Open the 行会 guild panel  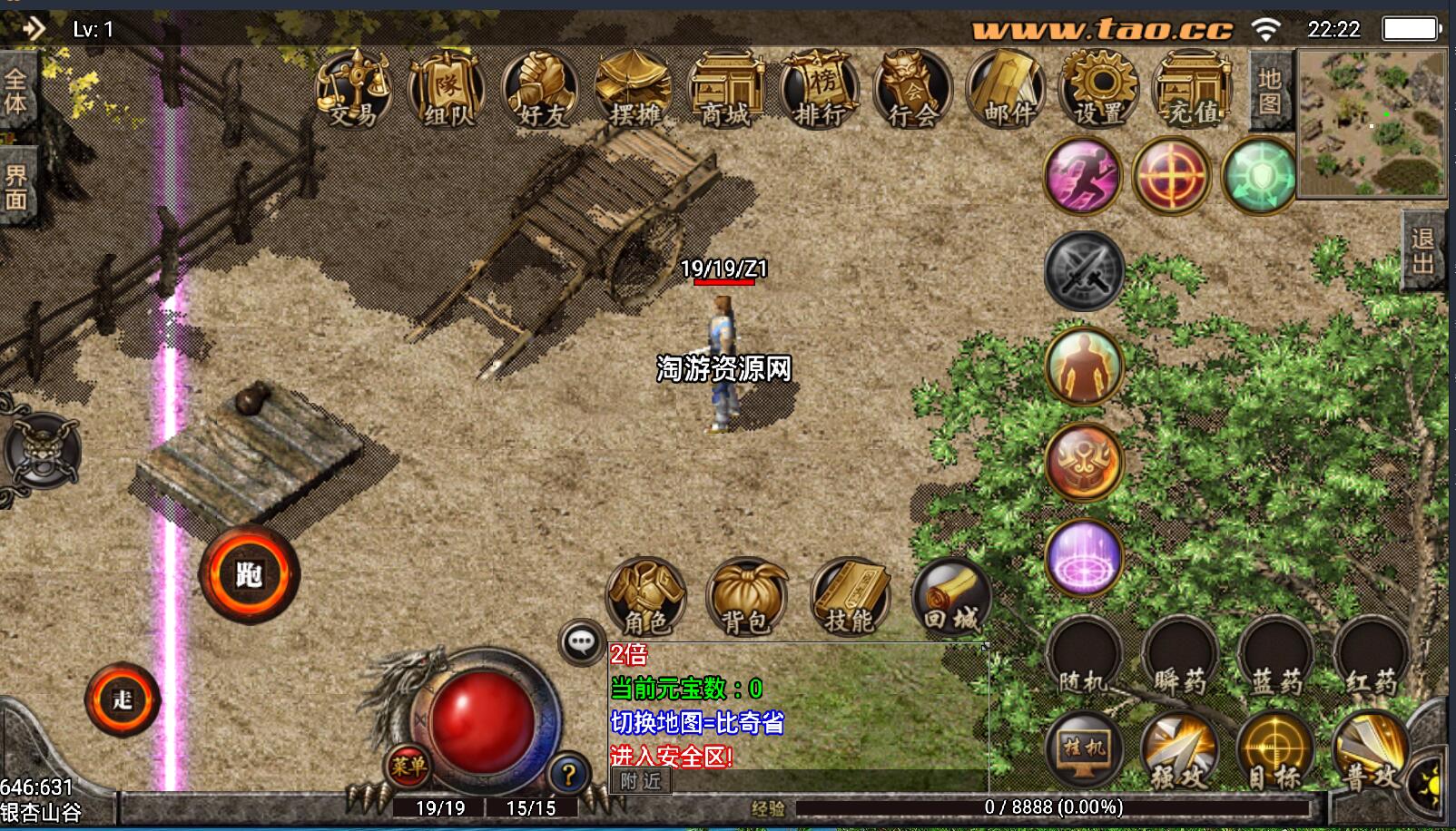pos(913,89)
